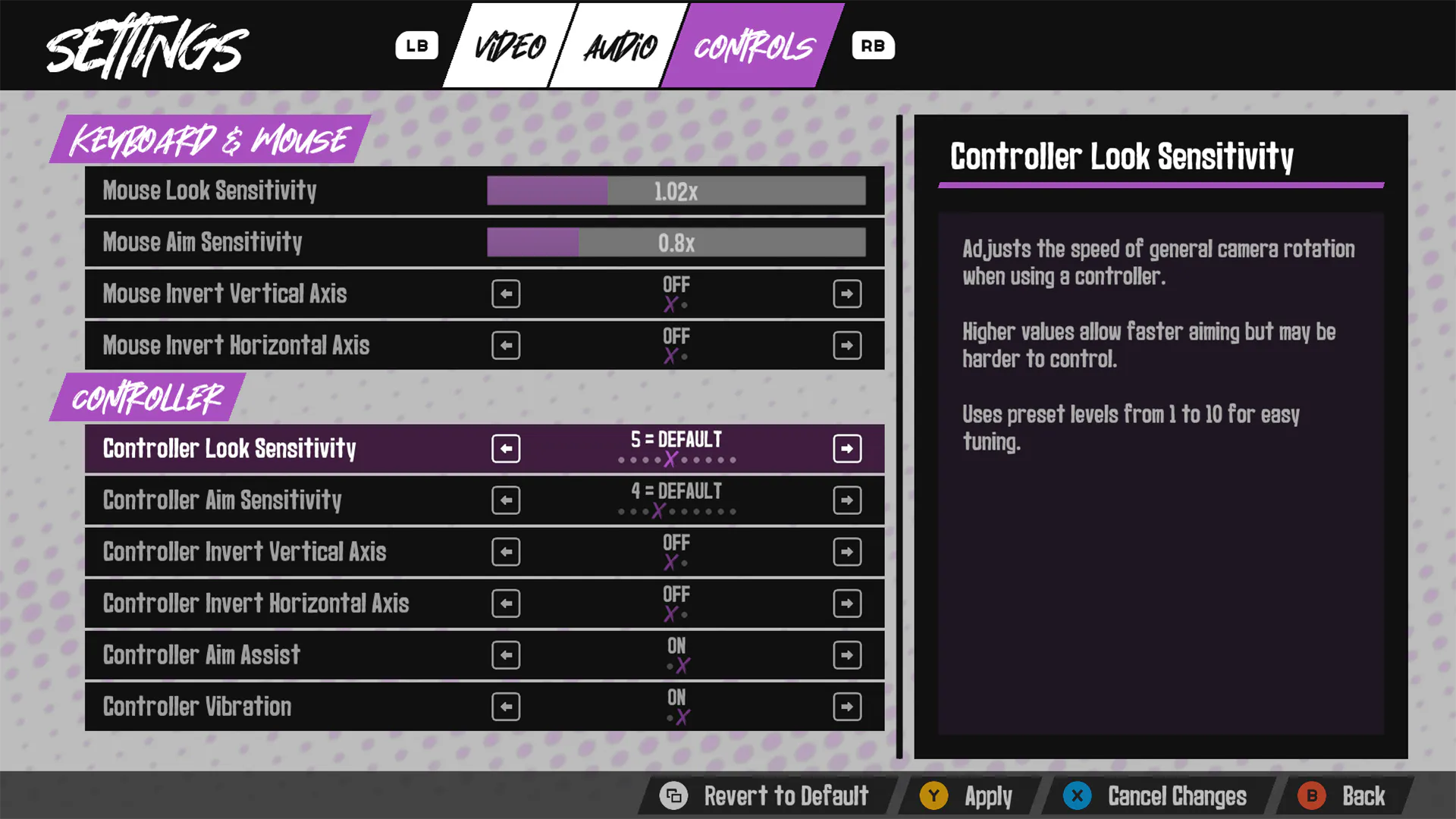This screenshot has height=819, width=1456.
Task: Click right arrow for Mouse Invert Vertical Axis
Action: click(x=846, y=294)
